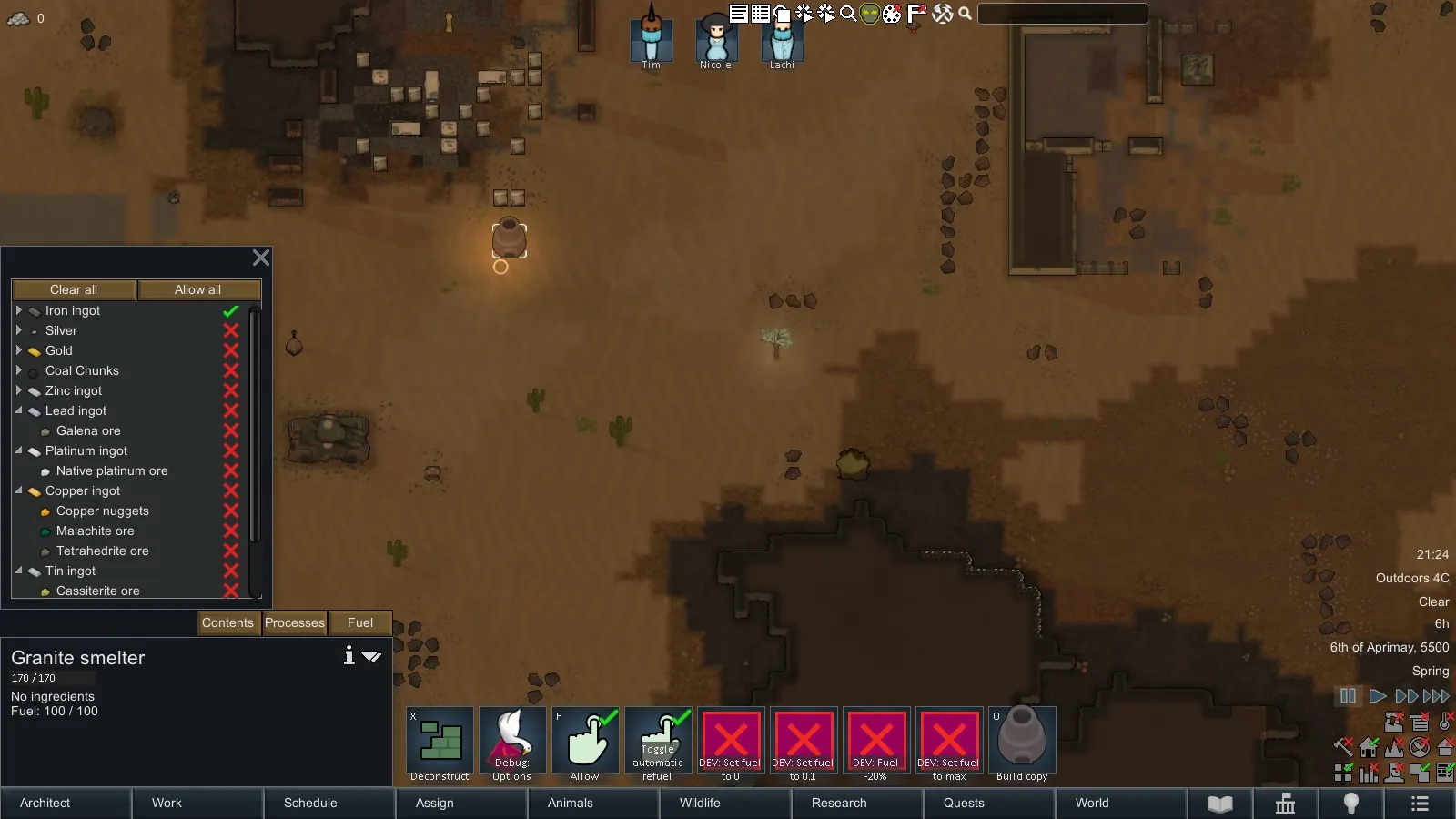Choose the Build copy command
This screenshot has height=819, width=1456.
[x=1022, y=744]
